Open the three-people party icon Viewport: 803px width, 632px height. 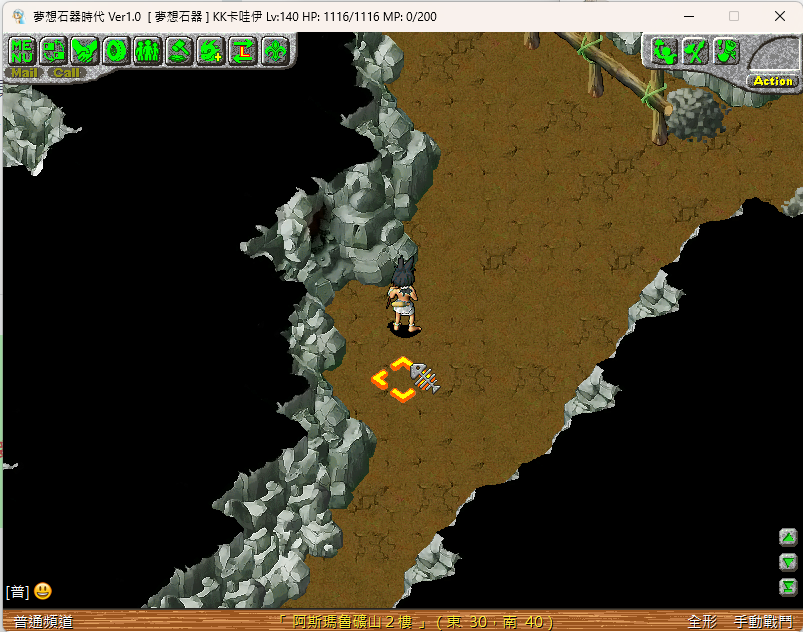pyautogui.click(x=147, y=50)
